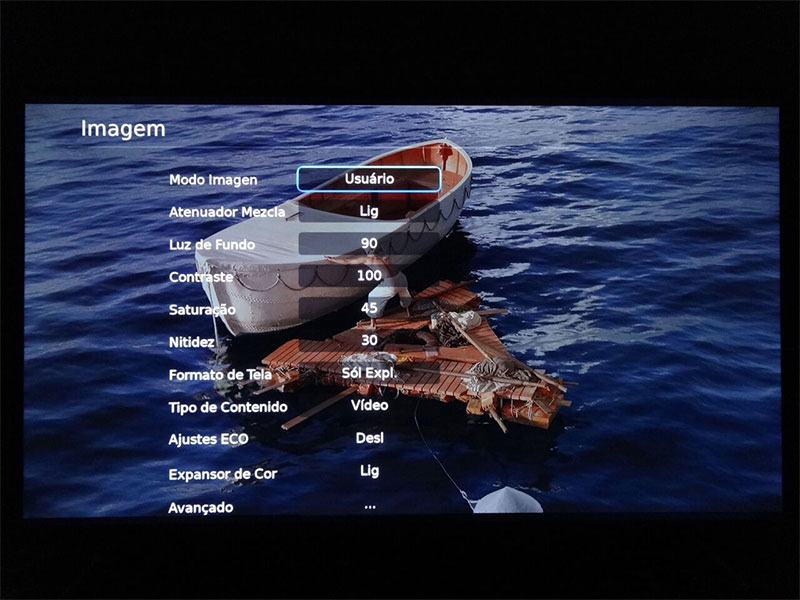Click the Luz de Fundo value 90
This screenshot has width=800, height=600.
(x=369, y=244)
